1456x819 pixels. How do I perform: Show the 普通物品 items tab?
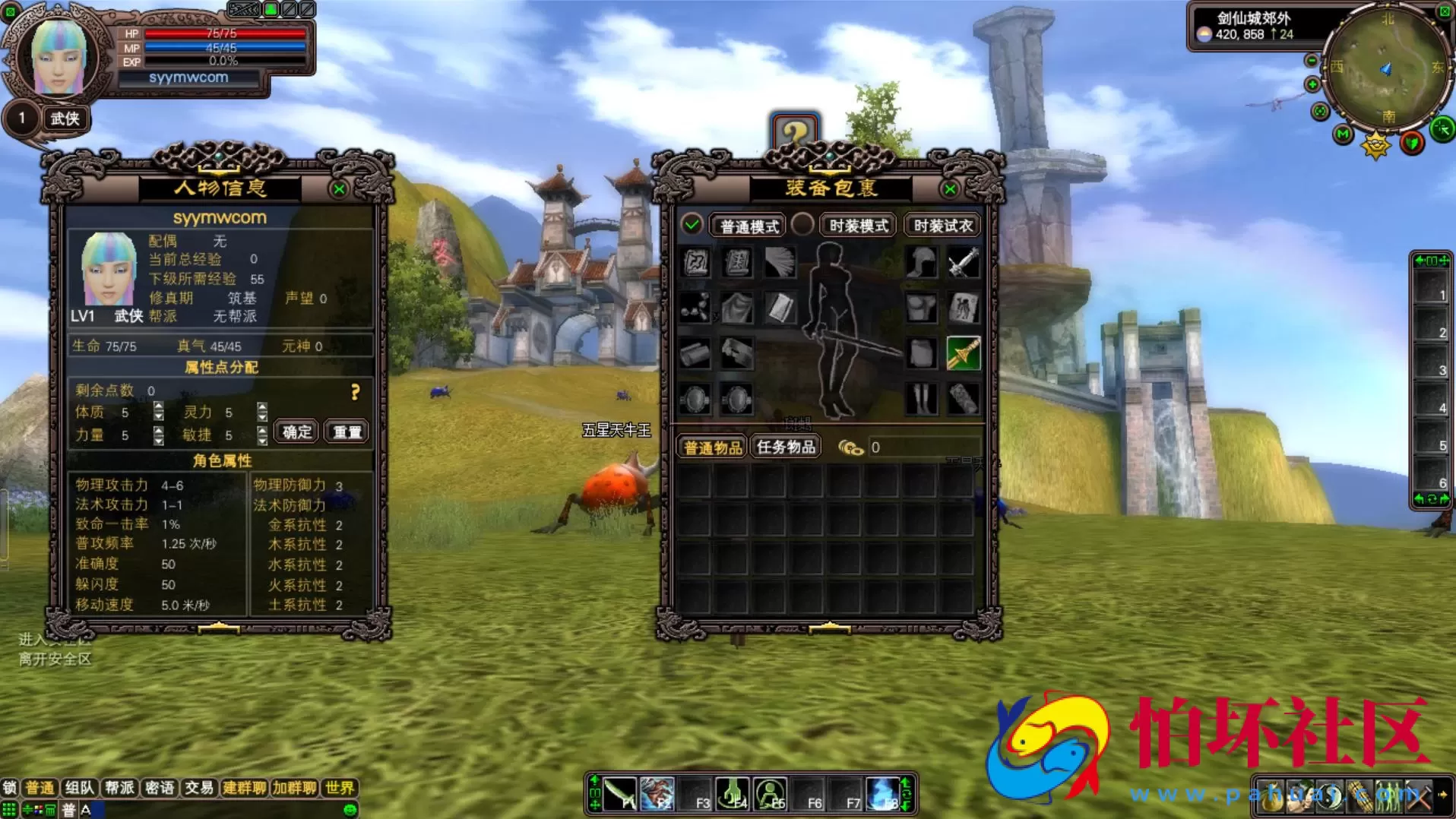[712, 447]
